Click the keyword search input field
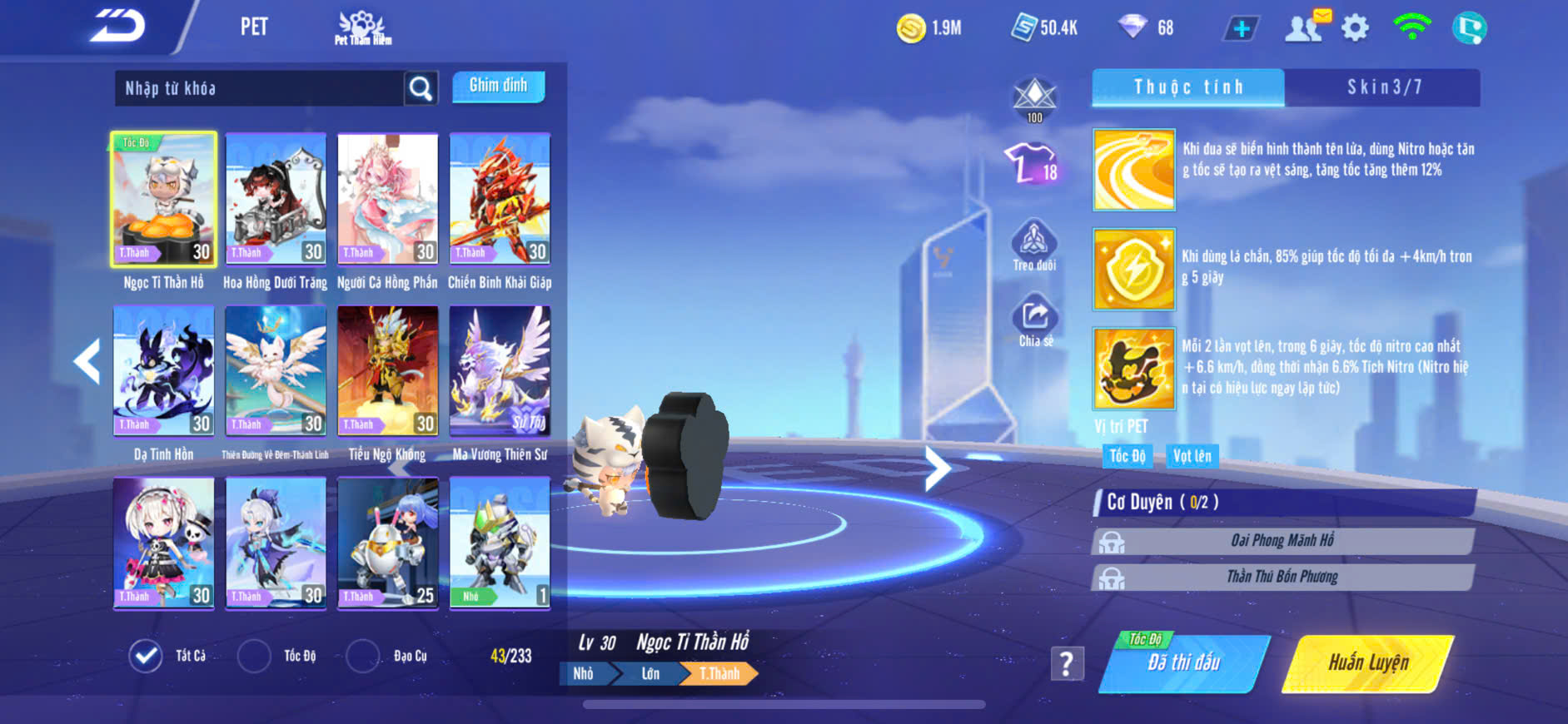This screenshot has width=1568, height=724. click(260, 88)
